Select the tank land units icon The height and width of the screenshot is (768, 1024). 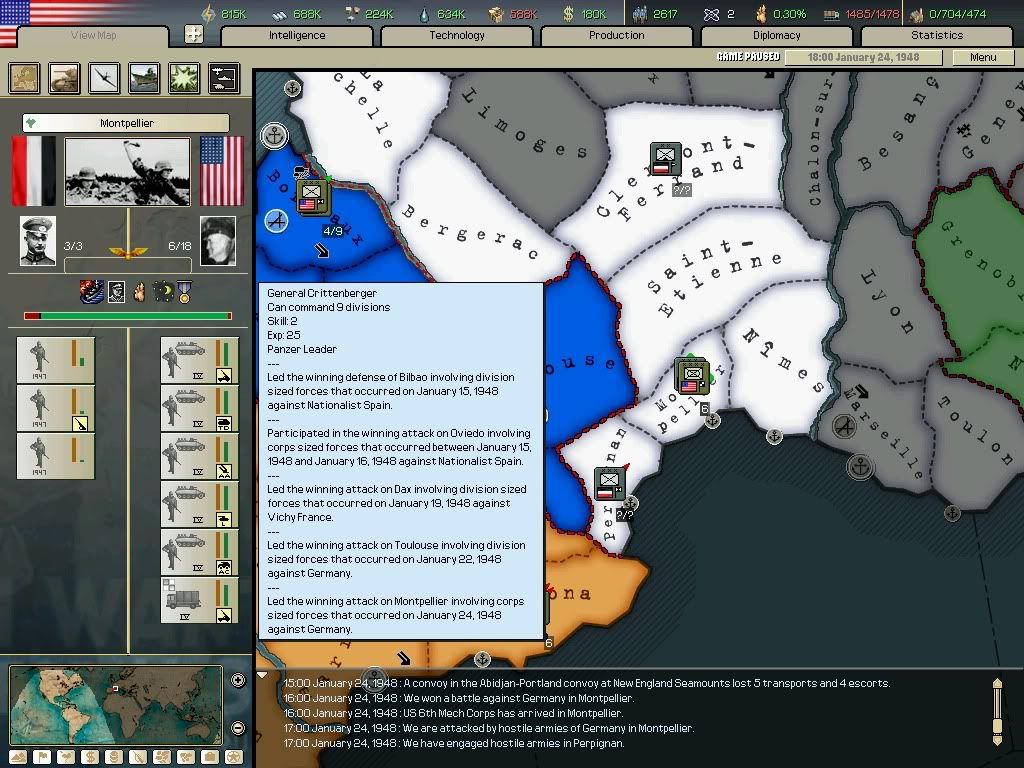point(64,78)
